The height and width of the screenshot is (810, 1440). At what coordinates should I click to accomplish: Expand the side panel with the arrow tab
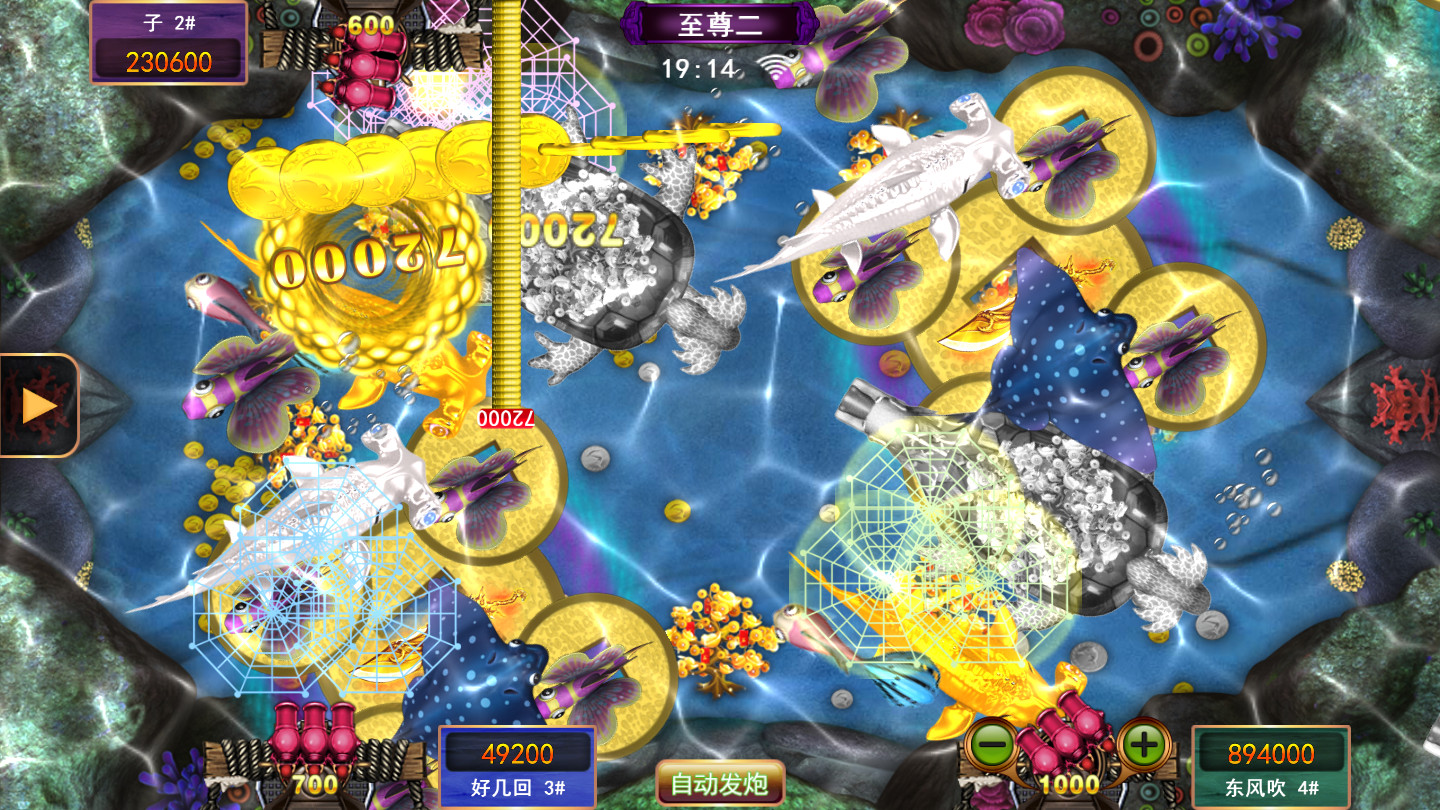coord(40,405)
